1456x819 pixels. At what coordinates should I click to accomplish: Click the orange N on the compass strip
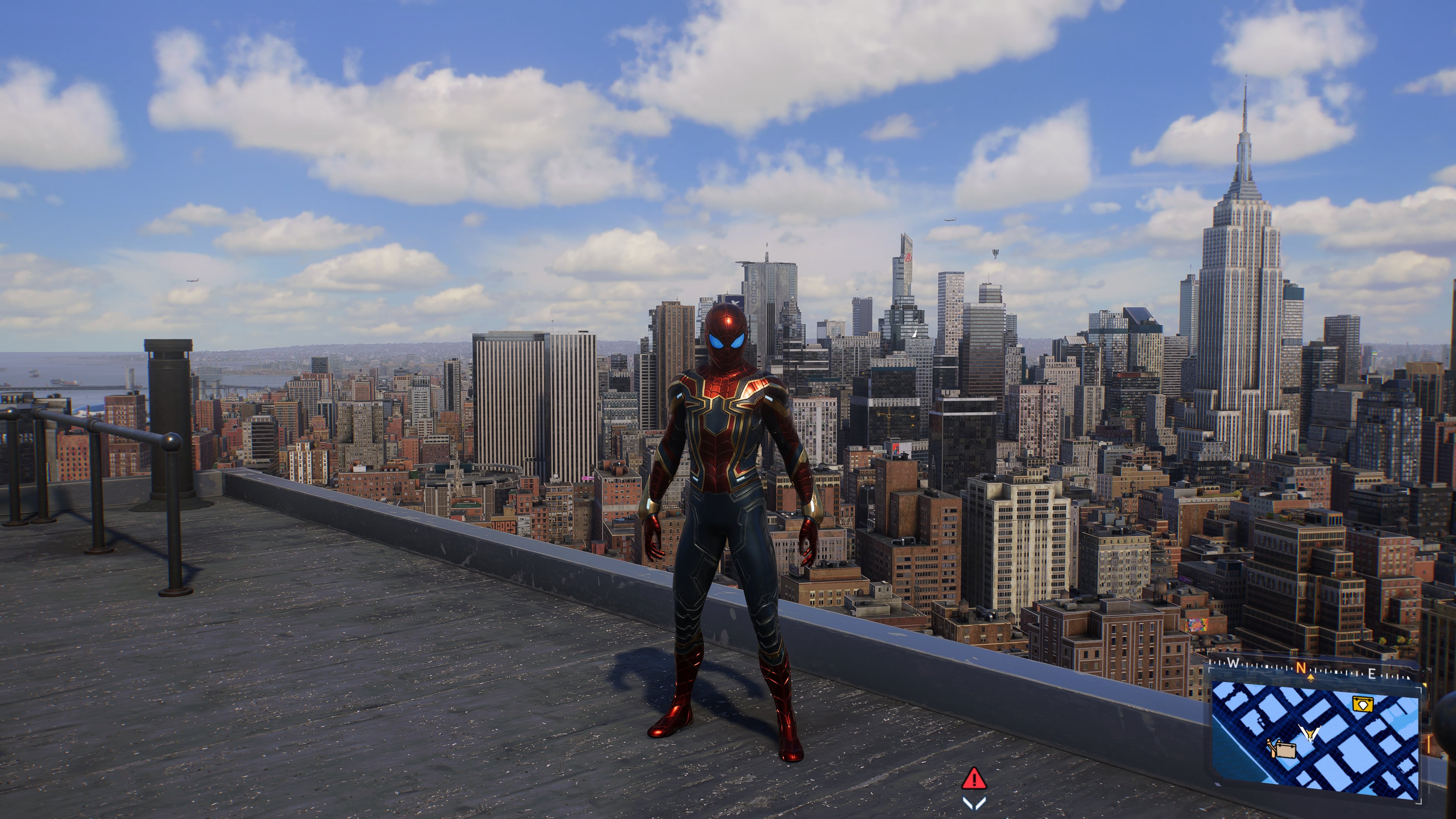[x=1301, y=667]
